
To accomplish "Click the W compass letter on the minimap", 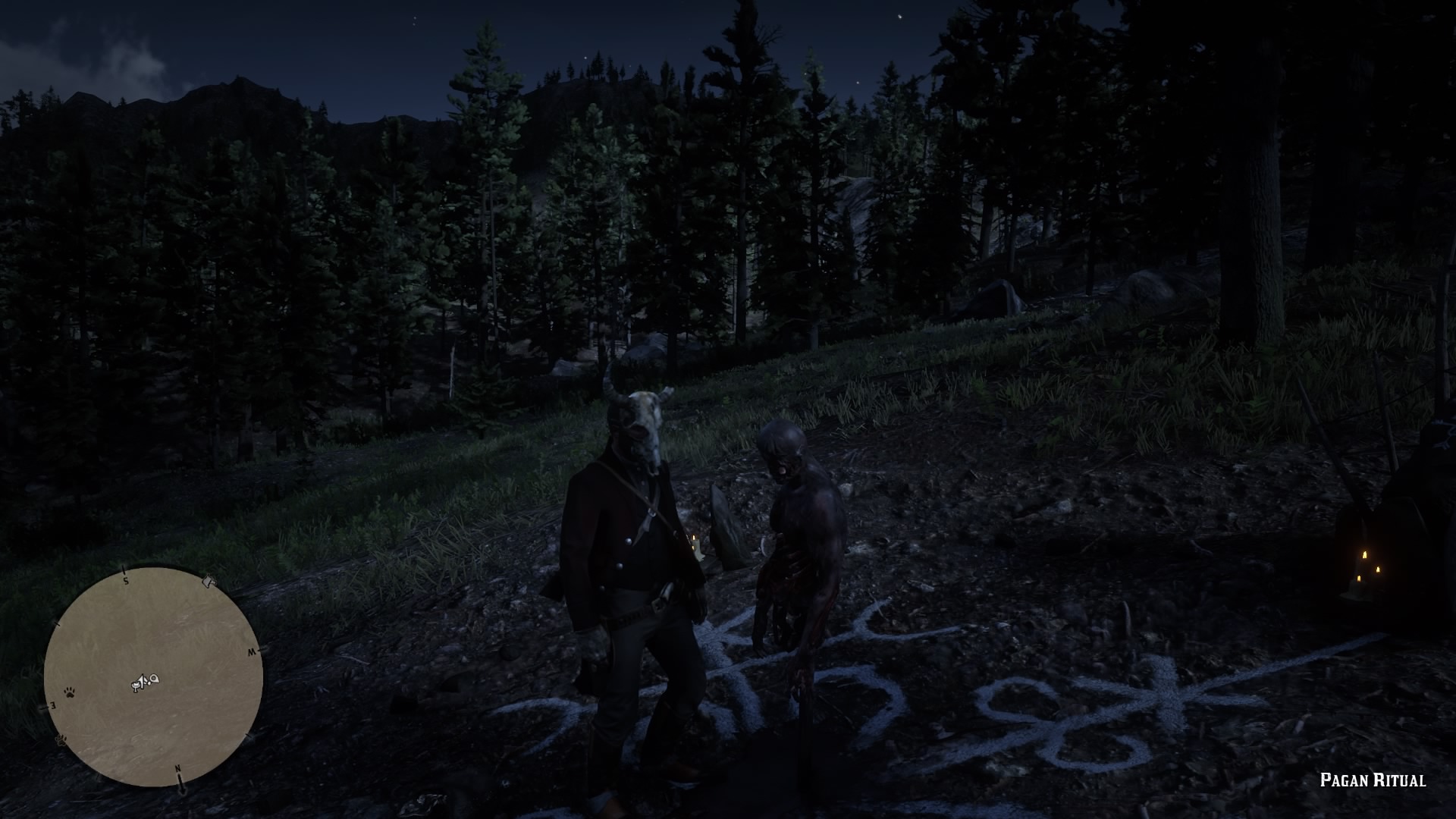I will tap(251, 651).
